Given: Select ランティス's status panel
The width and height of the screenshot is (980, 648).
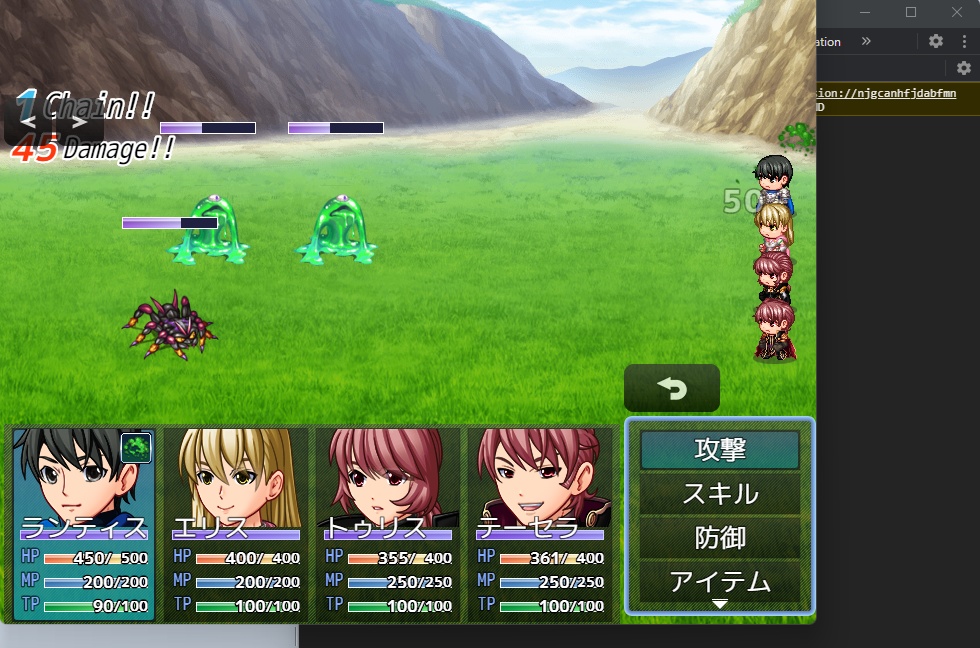Looking at the screenshot, I should 84,524.
